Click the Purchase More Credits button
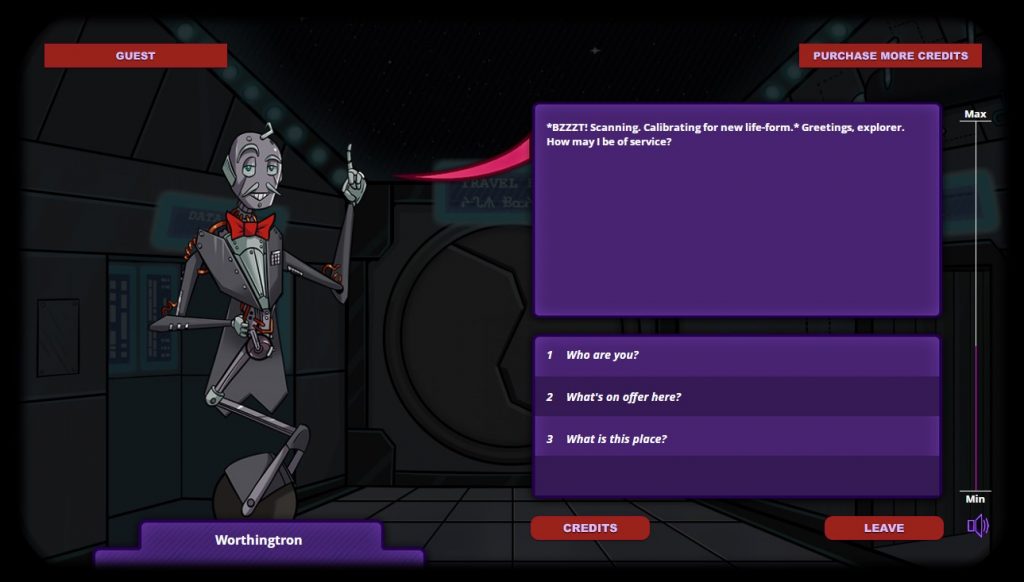 [x=890, y=56]
